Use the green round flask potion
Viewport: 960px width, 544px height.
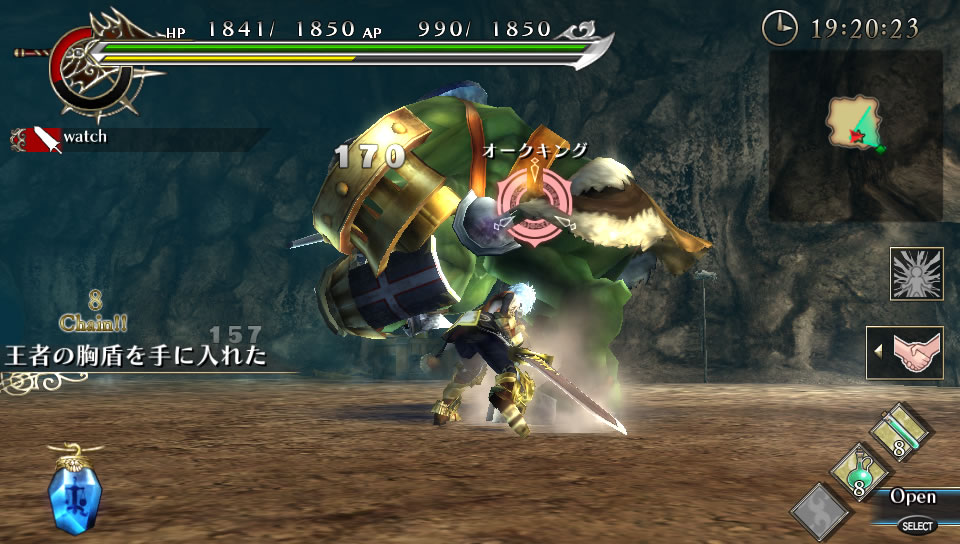click(851, 472)
